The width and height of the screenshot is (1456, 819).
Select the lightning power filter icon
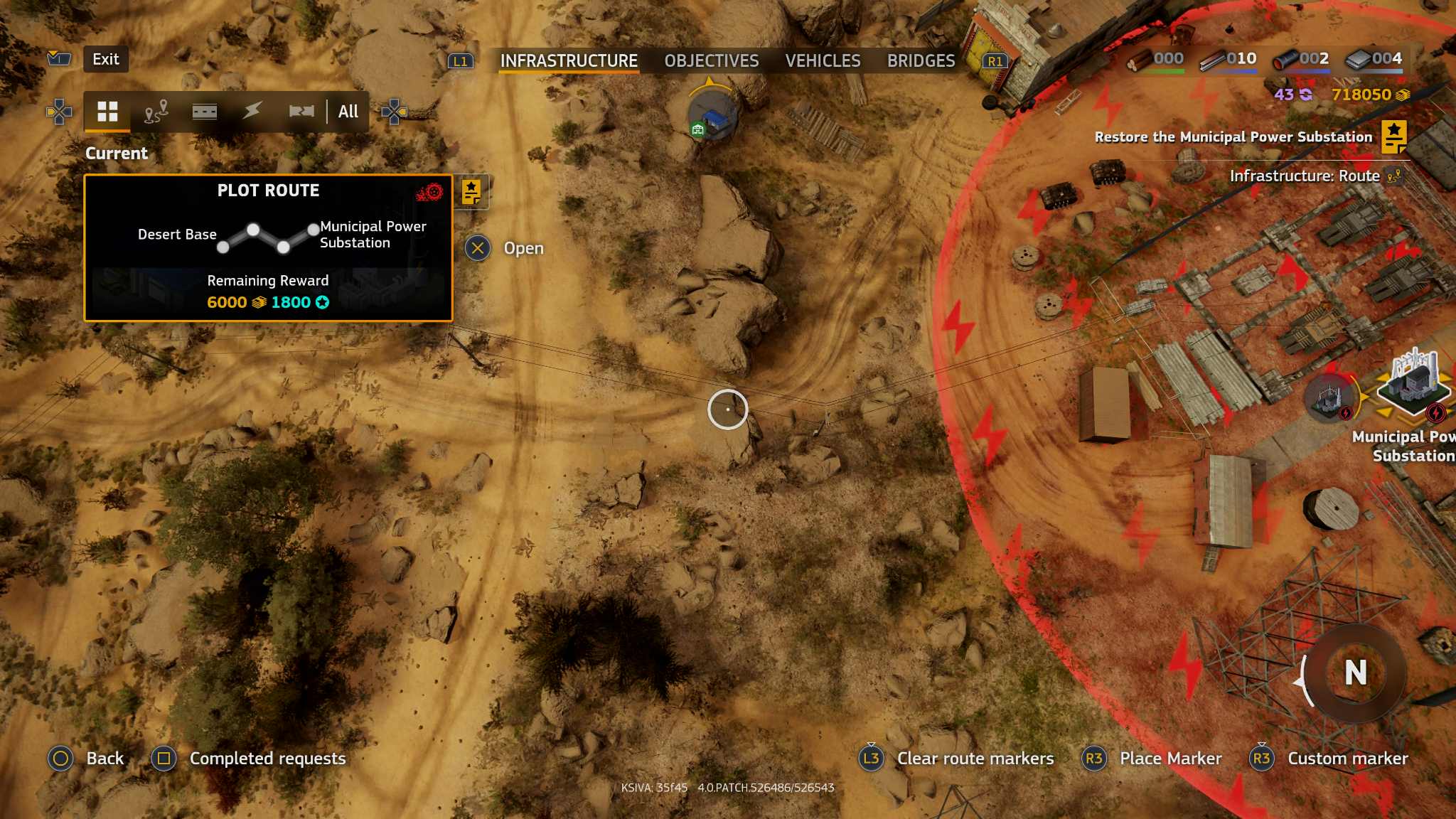tap(252, 112)
